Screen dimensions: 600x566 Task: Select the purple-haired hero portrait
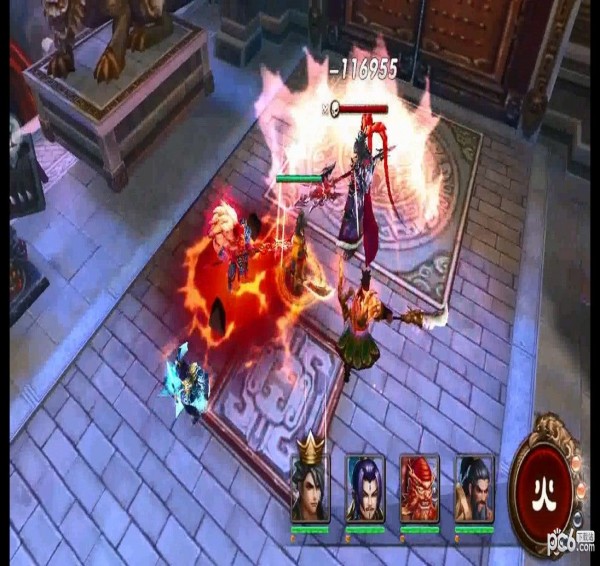[x=365, y=489]
